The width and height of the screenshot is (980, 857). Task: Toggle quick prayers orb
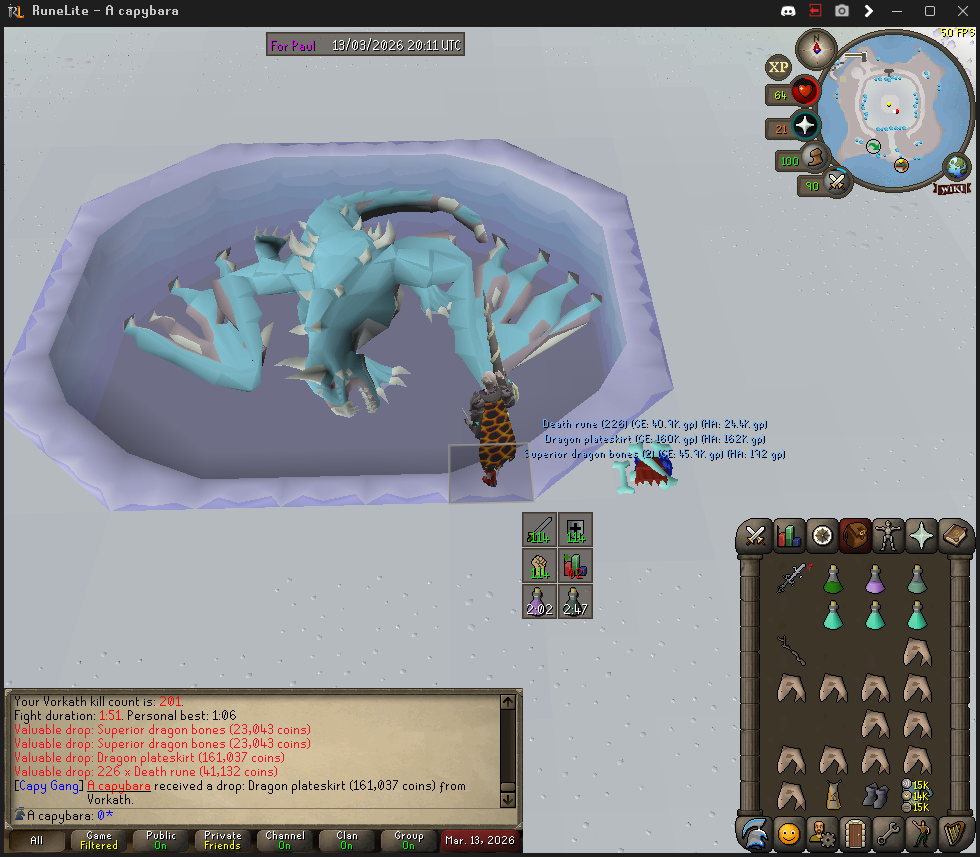806,127
